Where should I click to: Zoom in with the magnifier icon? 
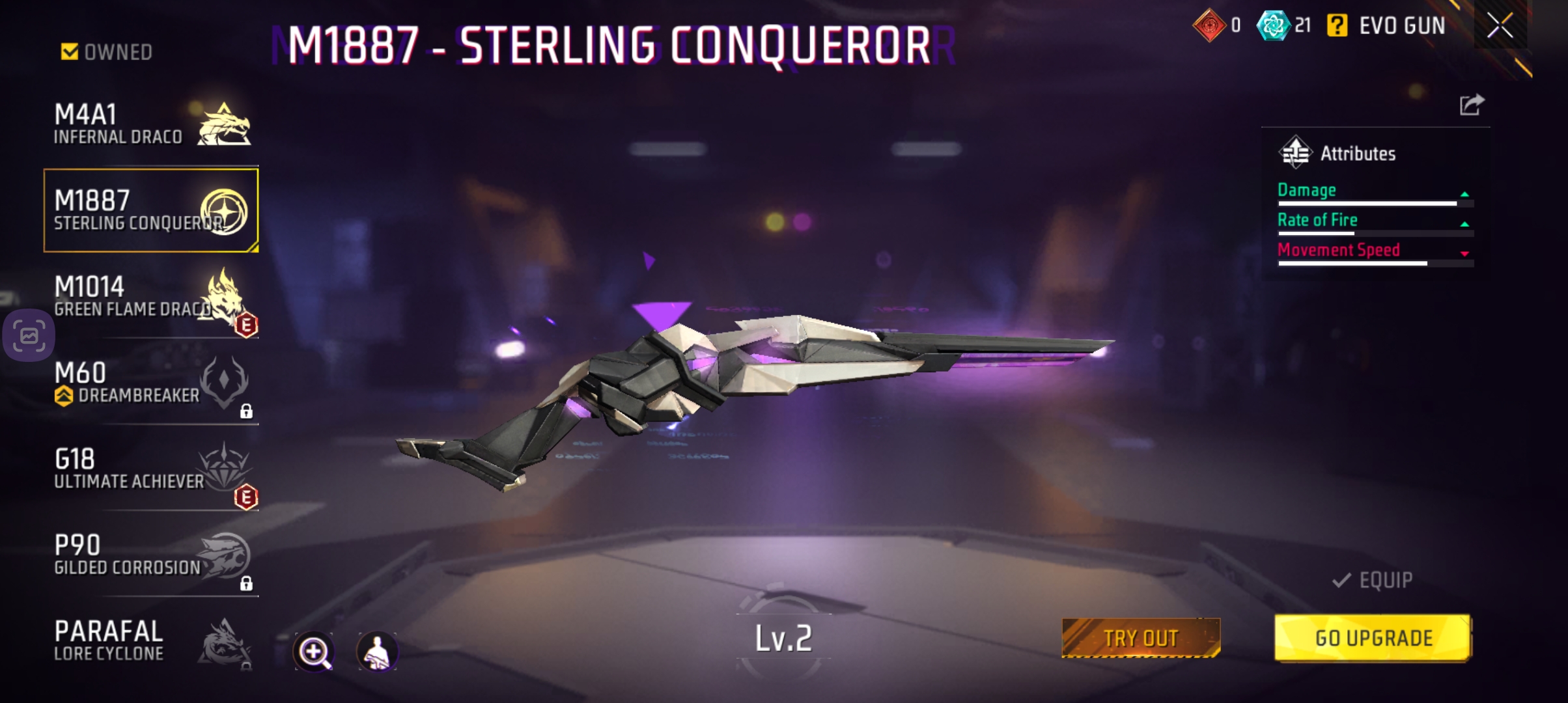[x=314, y=651]
